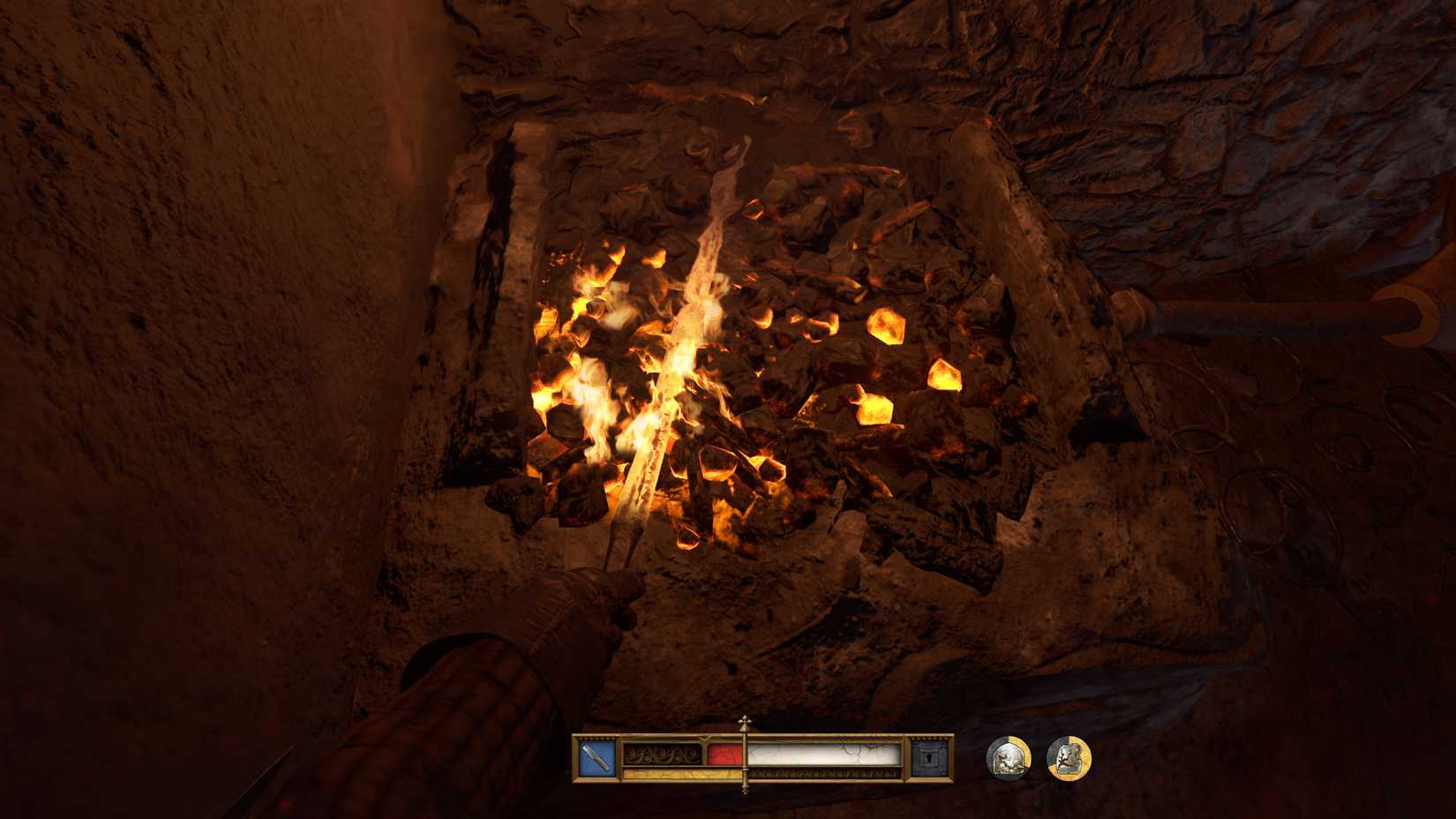The height and width of the screenshot is (819, 1456).
Task: Click the ornamental scrollwork panel on the gauge
Action: pos(662,755)
